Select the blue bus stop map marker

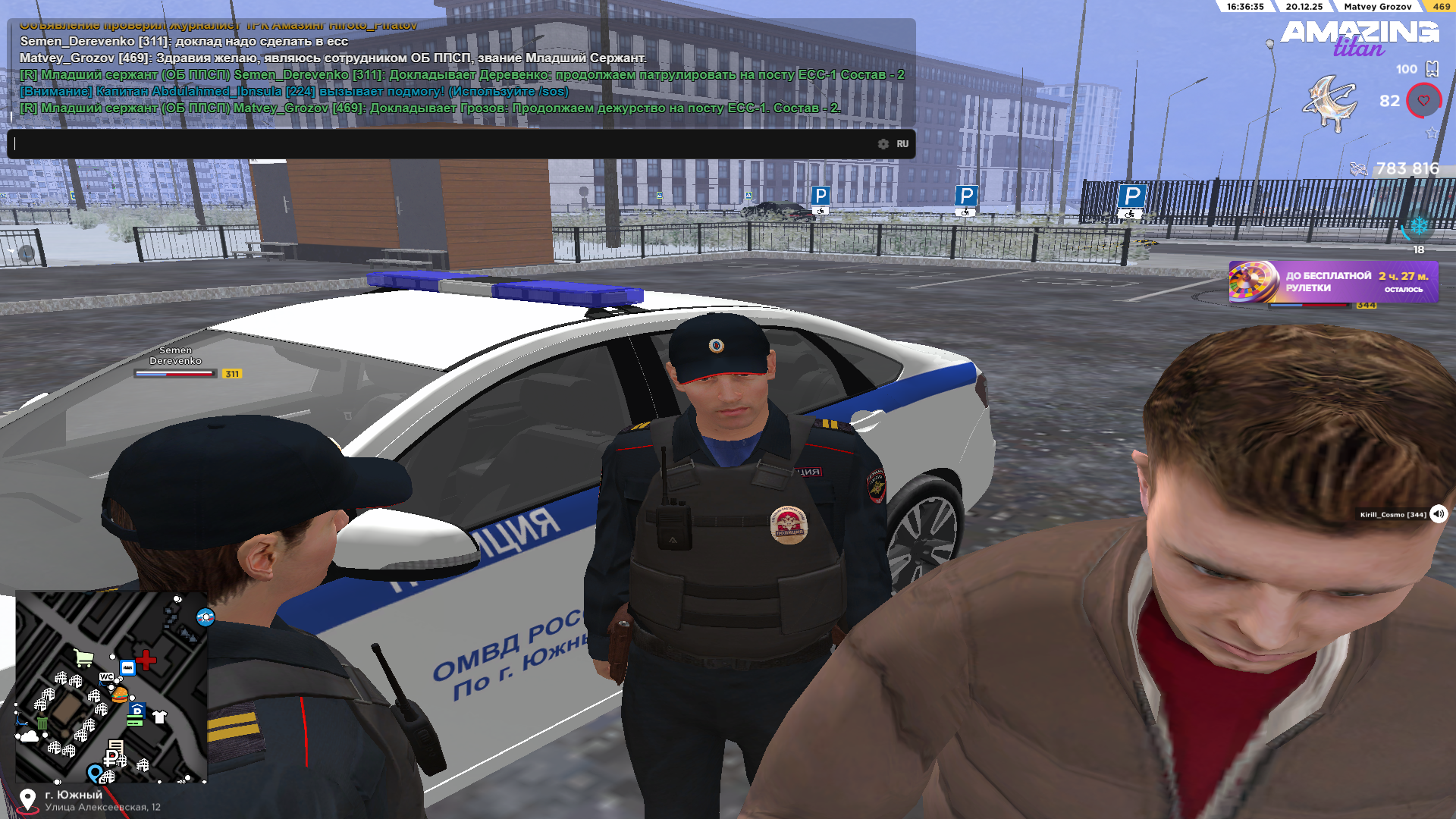[x=128, y=668]
